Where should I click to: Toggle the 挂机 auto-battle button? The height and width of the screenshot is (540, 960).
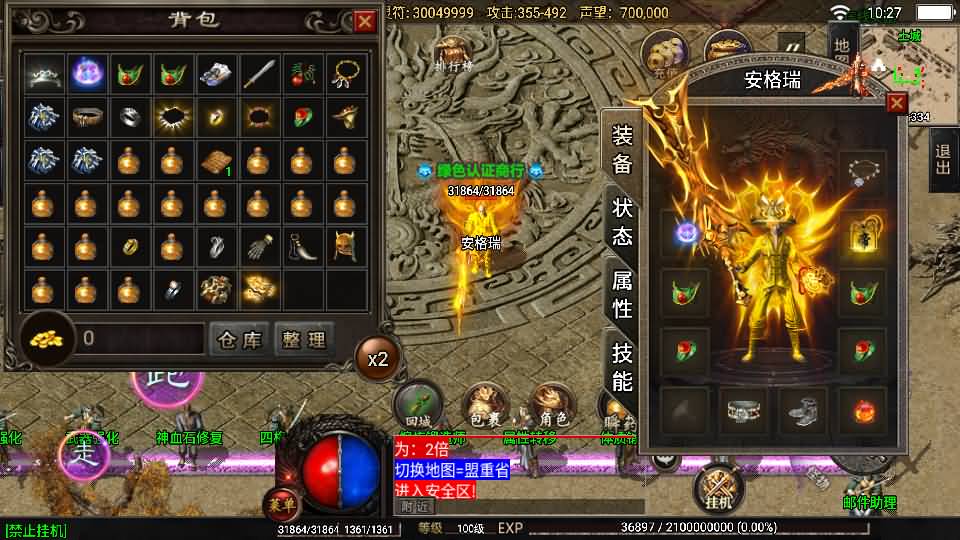pyautogui.click(x=718, y=488)
